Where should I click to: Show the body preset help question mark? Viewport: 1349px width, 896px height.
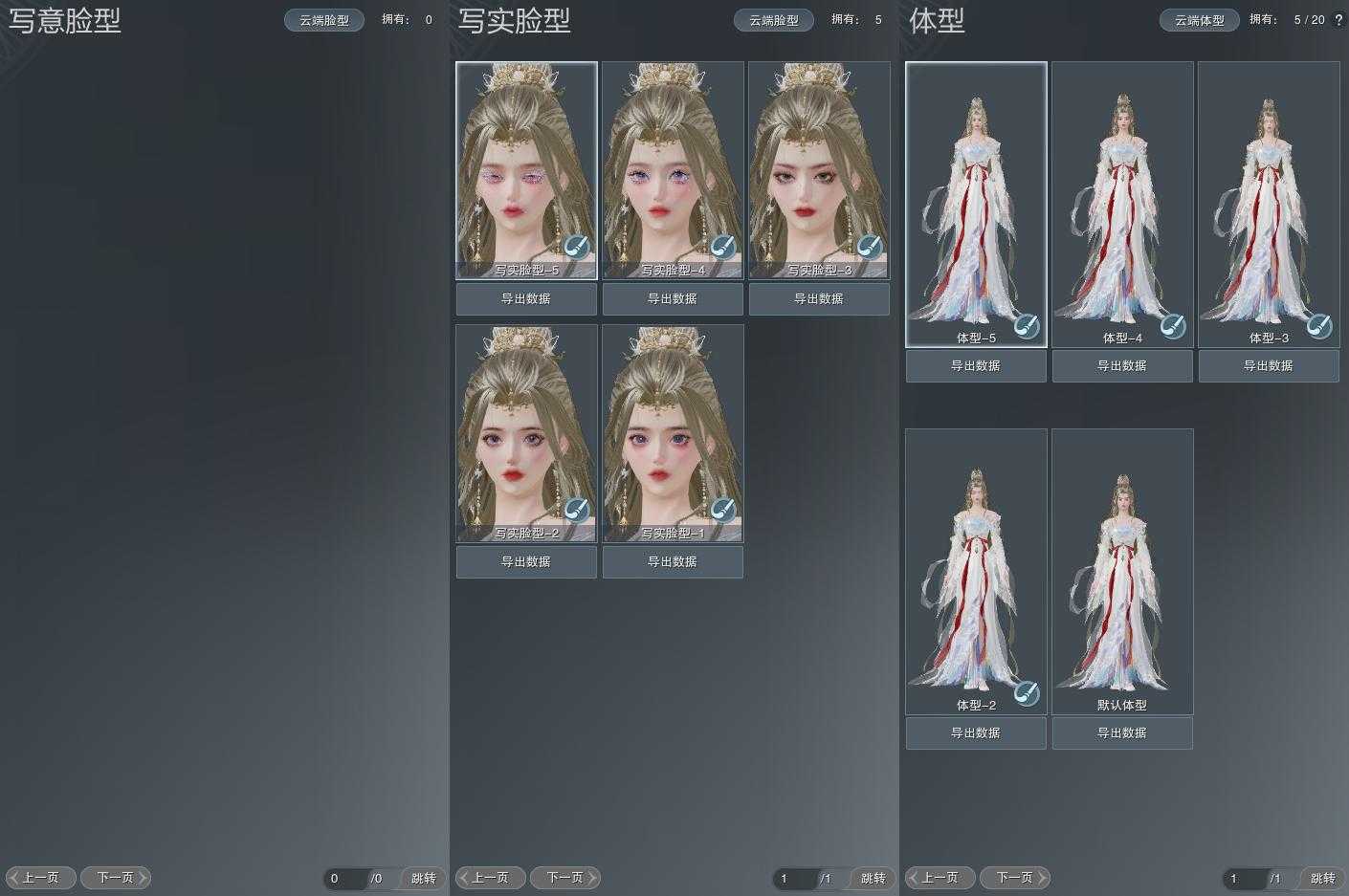point(1338,20)
